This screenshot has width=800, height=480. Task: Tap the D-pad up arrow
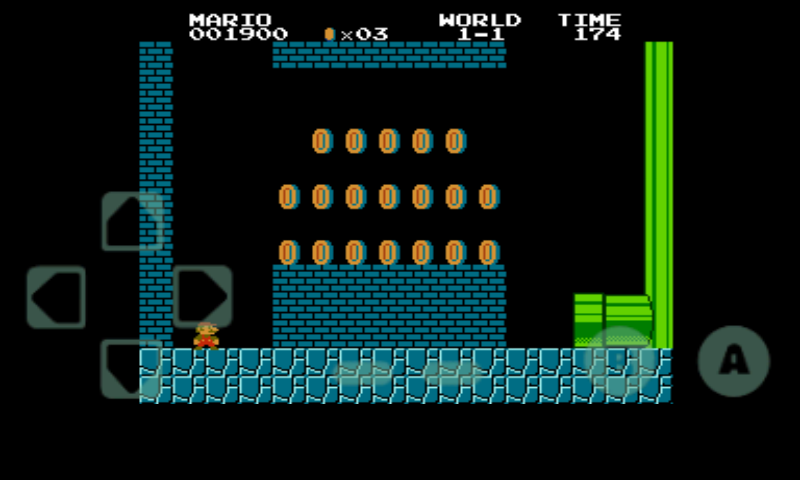pyautogui.click(x=132, y=221)
